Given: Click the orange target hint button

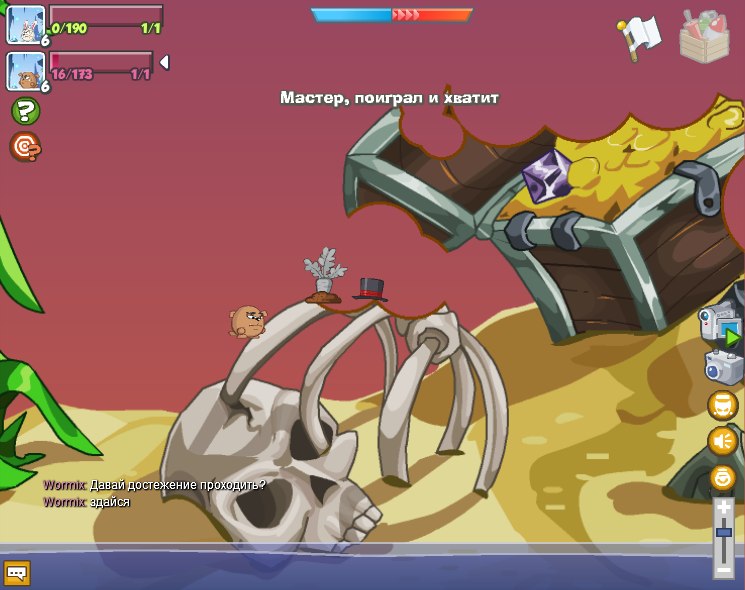Looking at the screenshot, I should pos(25,147).
